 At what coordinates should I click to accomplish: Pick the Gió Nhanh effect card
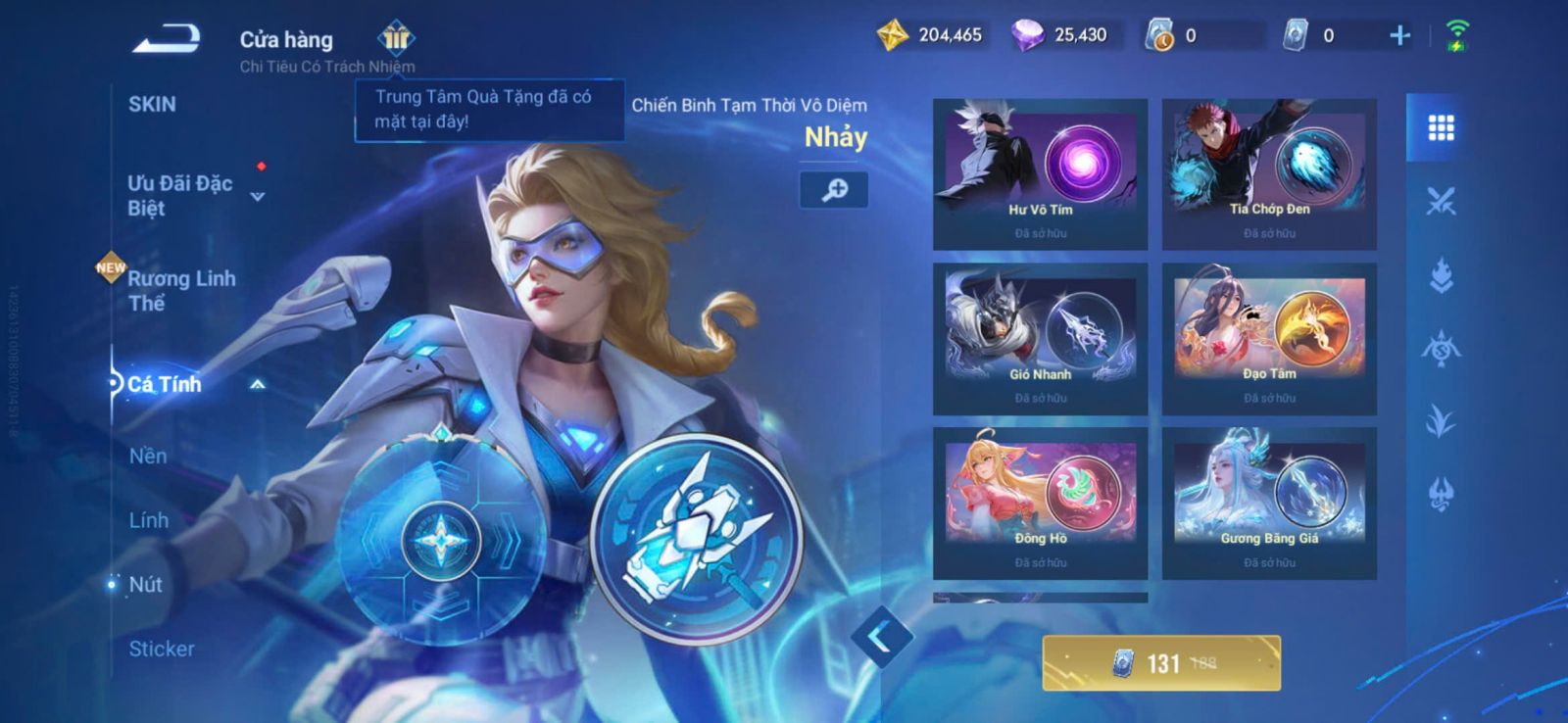[1040, 338]
